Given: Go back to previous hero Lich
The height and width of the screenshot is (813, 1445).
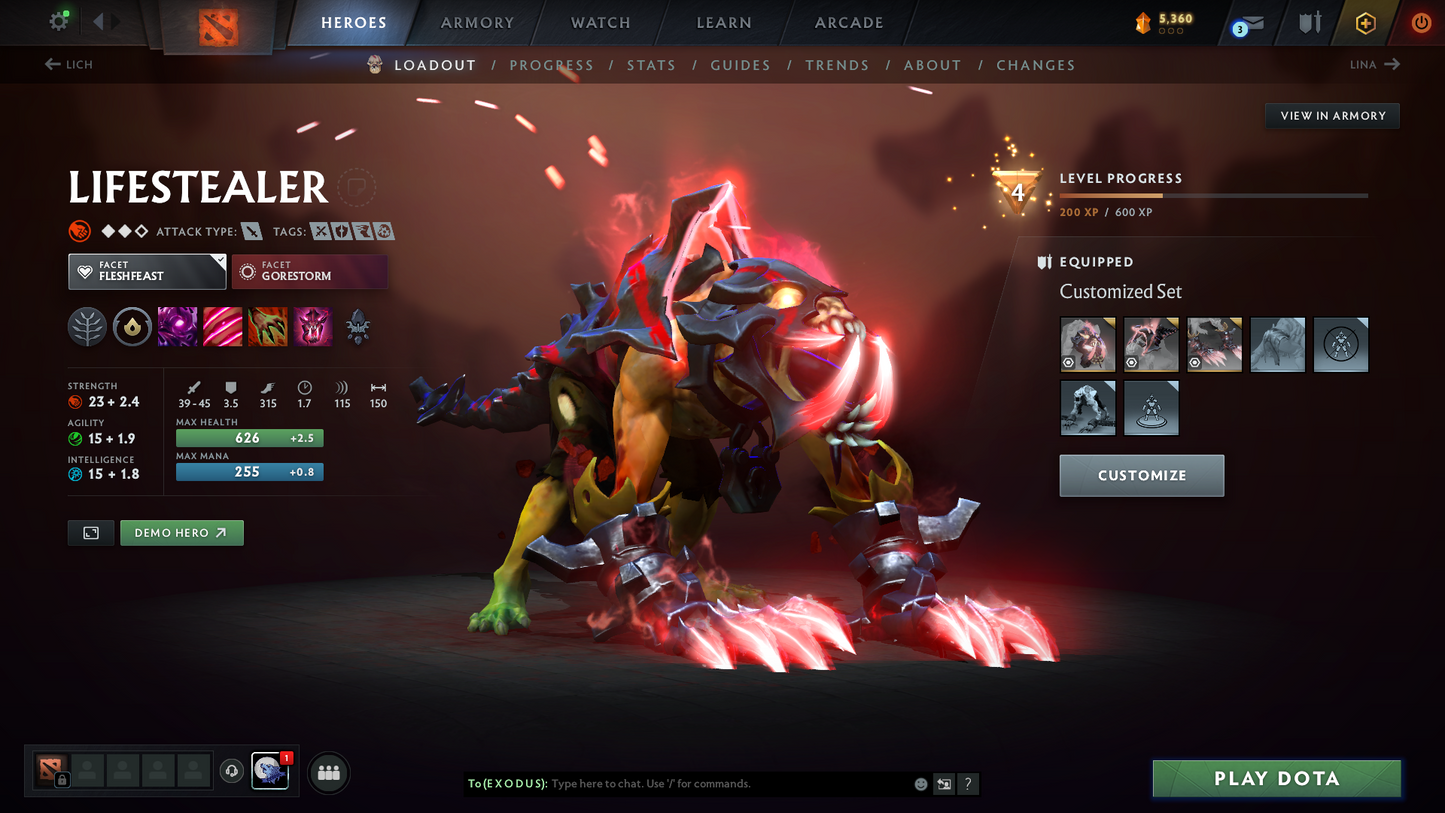Looking at the screenshot, I should (x=69, y=64).
